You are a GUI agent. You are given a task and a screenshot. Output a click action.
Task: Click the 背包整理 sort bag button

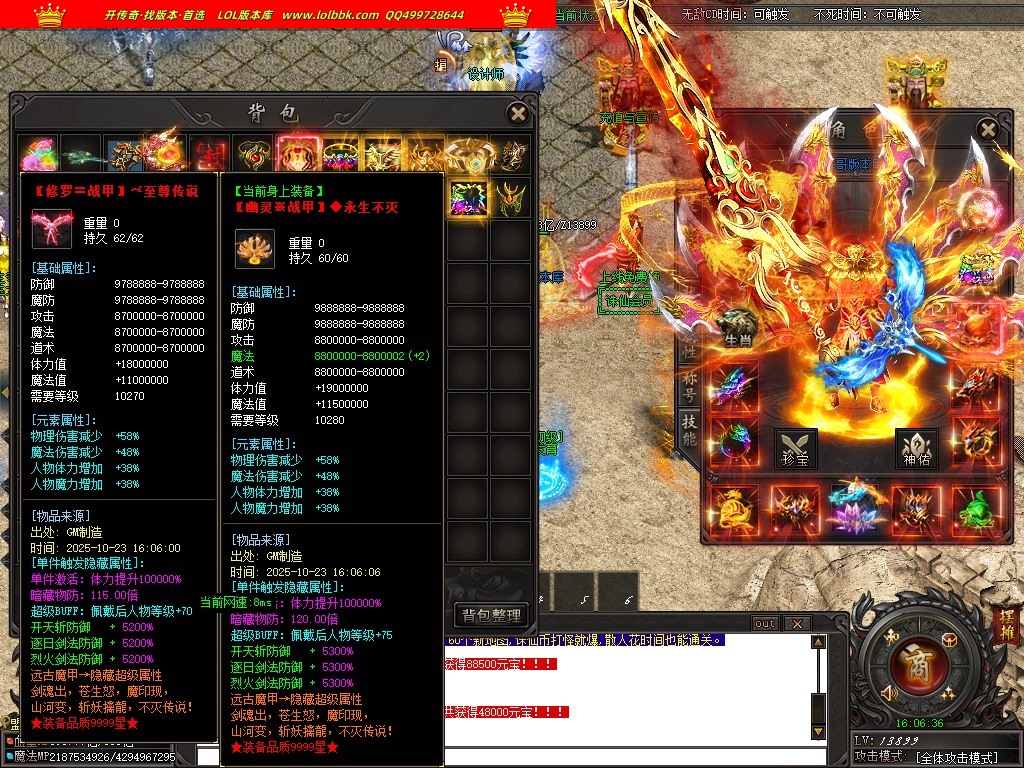point(491,615)
